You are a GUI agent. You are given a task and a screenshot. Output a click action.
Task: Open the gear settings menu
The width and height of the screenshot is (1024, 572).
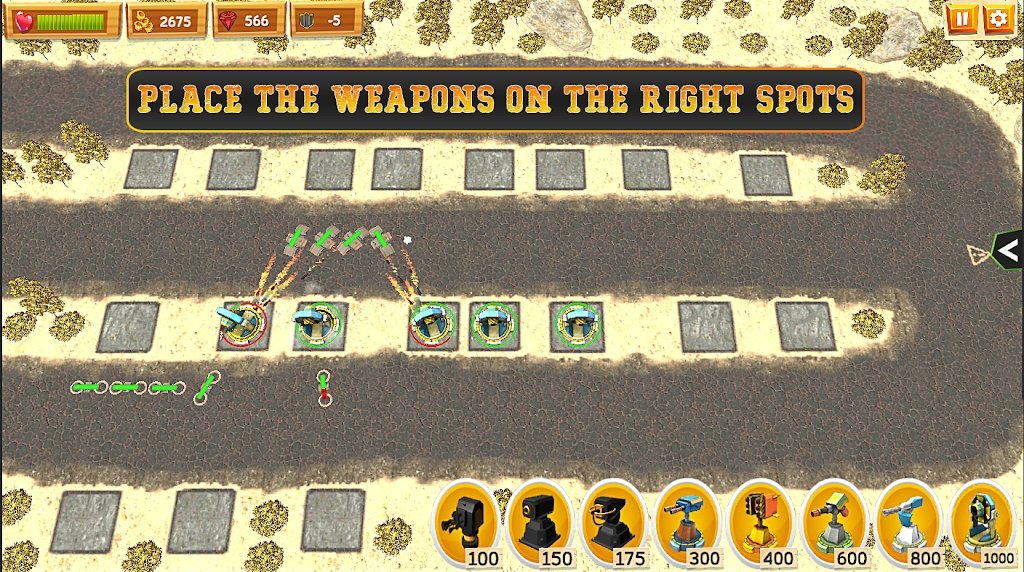click(997, 18)
